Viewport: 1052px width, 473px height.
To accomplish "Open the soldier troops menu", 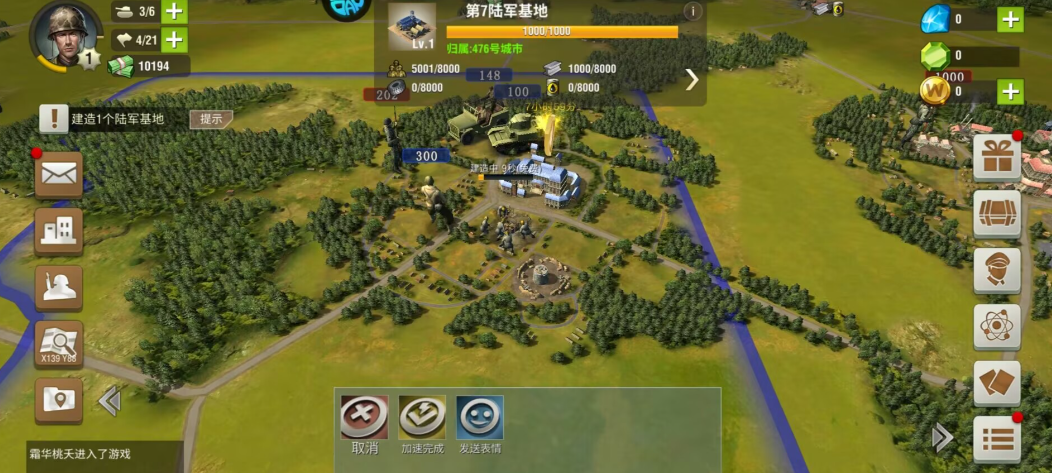I will coord(59,288).
